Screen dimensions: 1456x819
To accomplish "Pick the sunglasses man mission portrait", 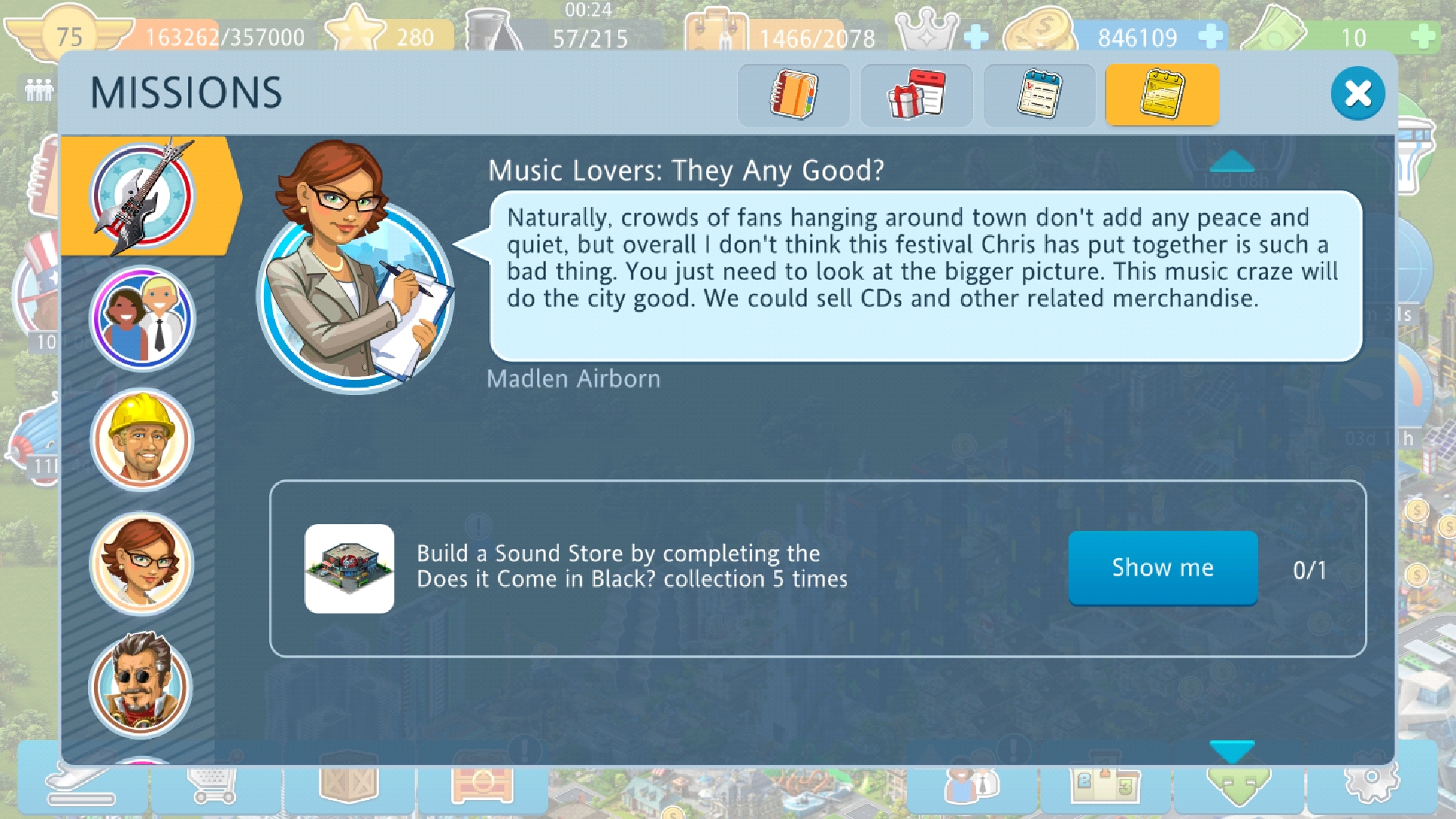I will coord(143,686).
